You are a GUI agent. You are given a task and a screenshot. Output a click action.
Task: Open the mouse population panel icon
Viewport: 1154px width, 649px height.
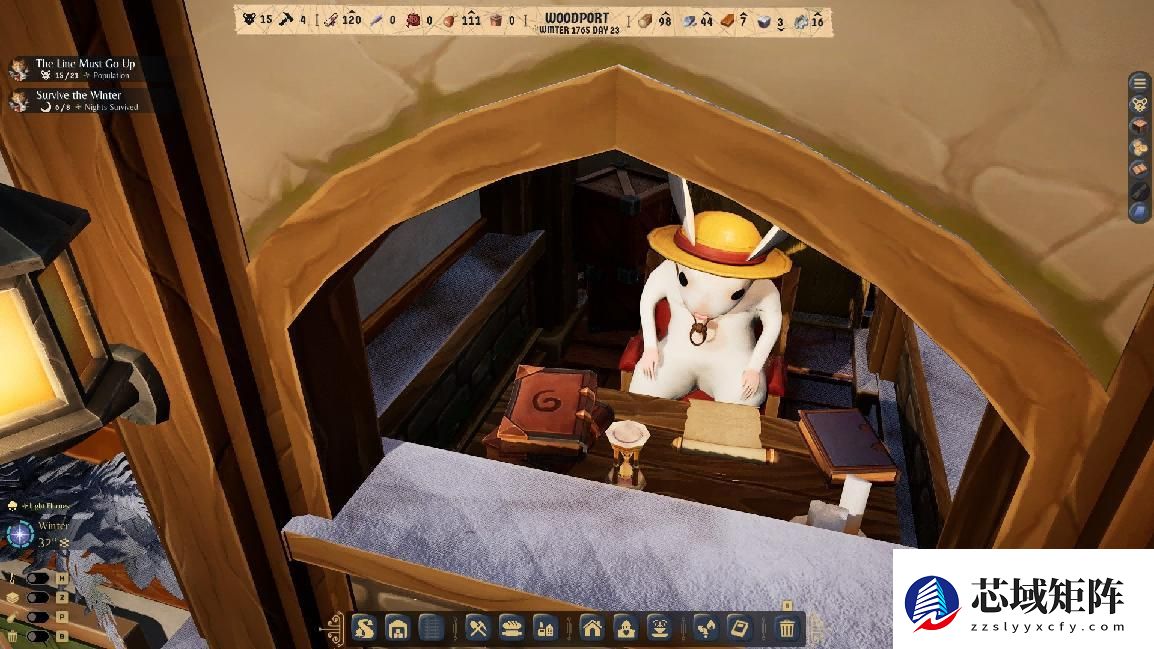point(1139,104)
